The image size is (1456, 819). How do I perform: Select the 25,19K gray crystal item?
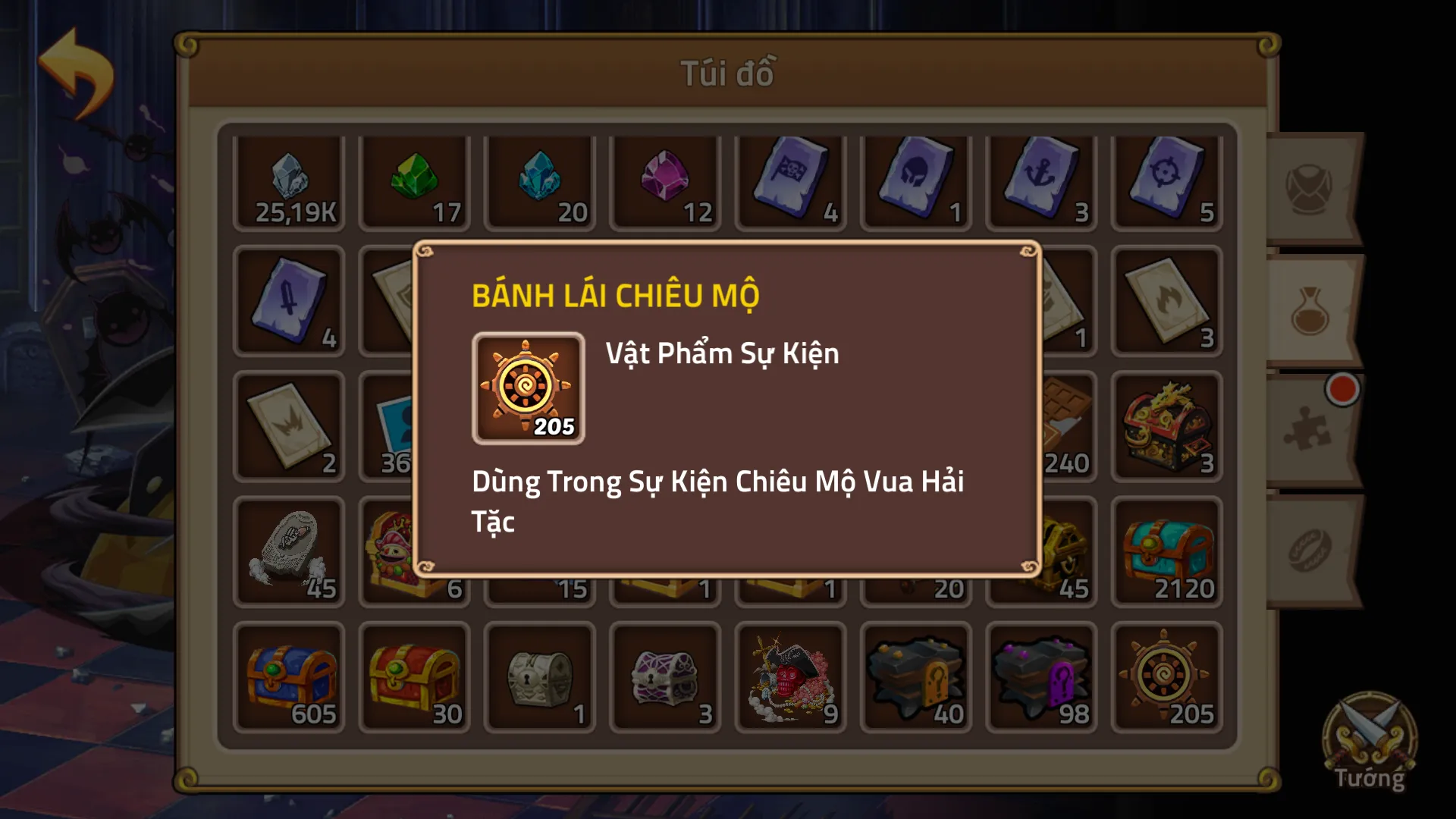pos(288,182)
